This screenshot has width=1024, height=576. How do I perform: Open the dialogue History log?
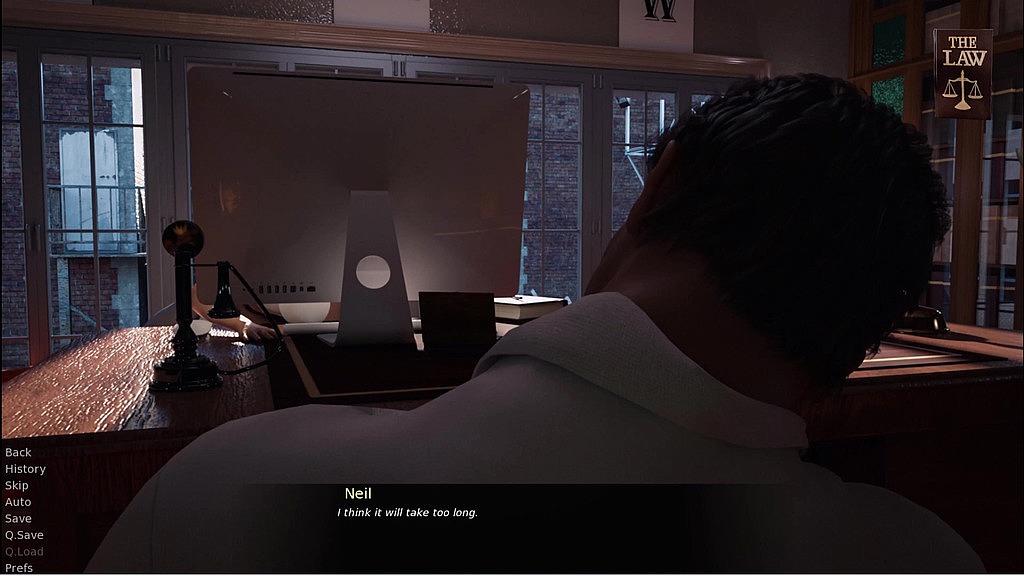point(25,469)
